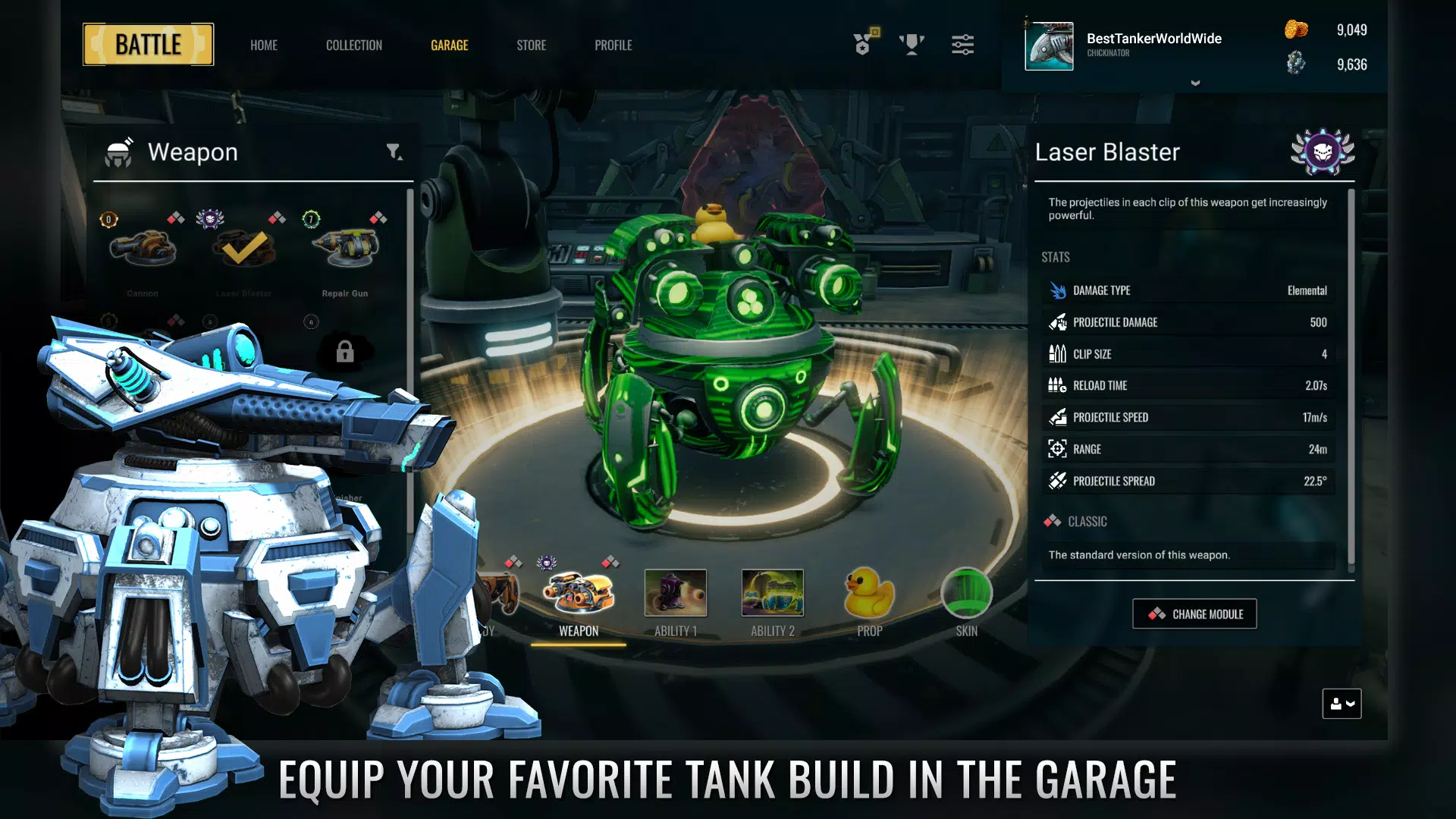Switch to the Store tab
Screen dimensions: 1456x819
[x=531, y=45]
